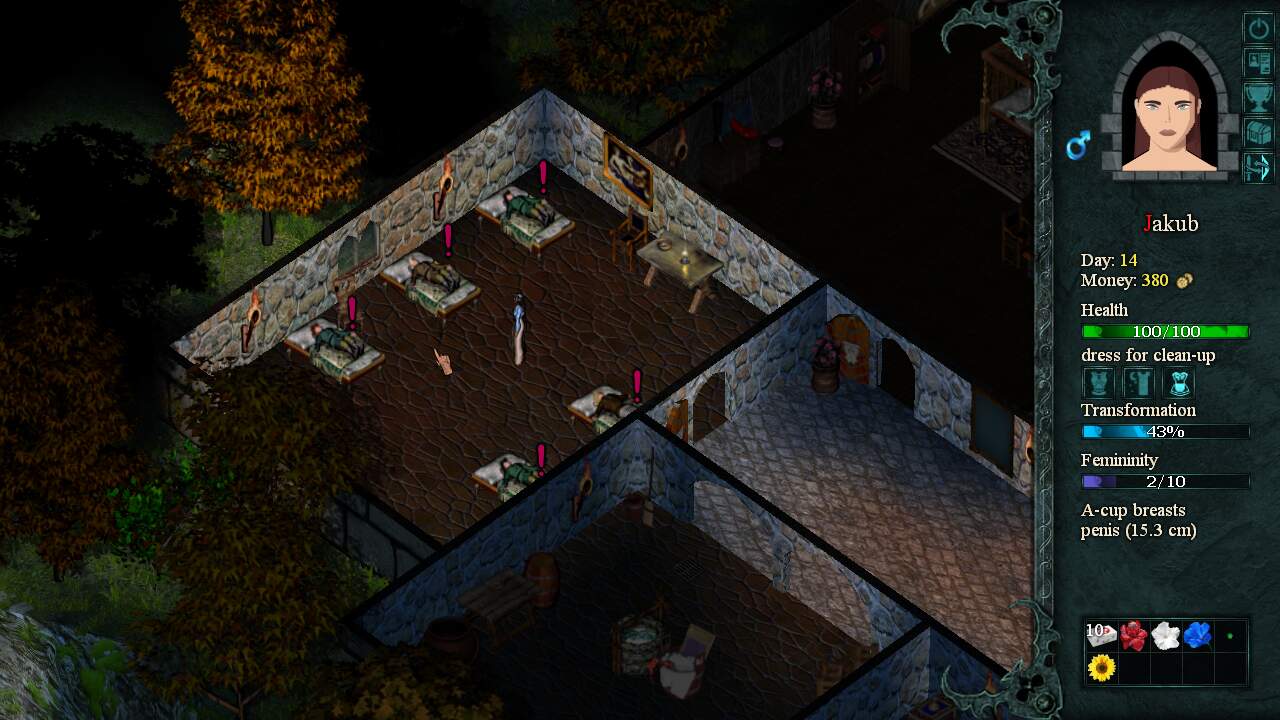1280x720 pixels.
Task: Pick the white flower in inventory
Action: tap(1166, 635)
